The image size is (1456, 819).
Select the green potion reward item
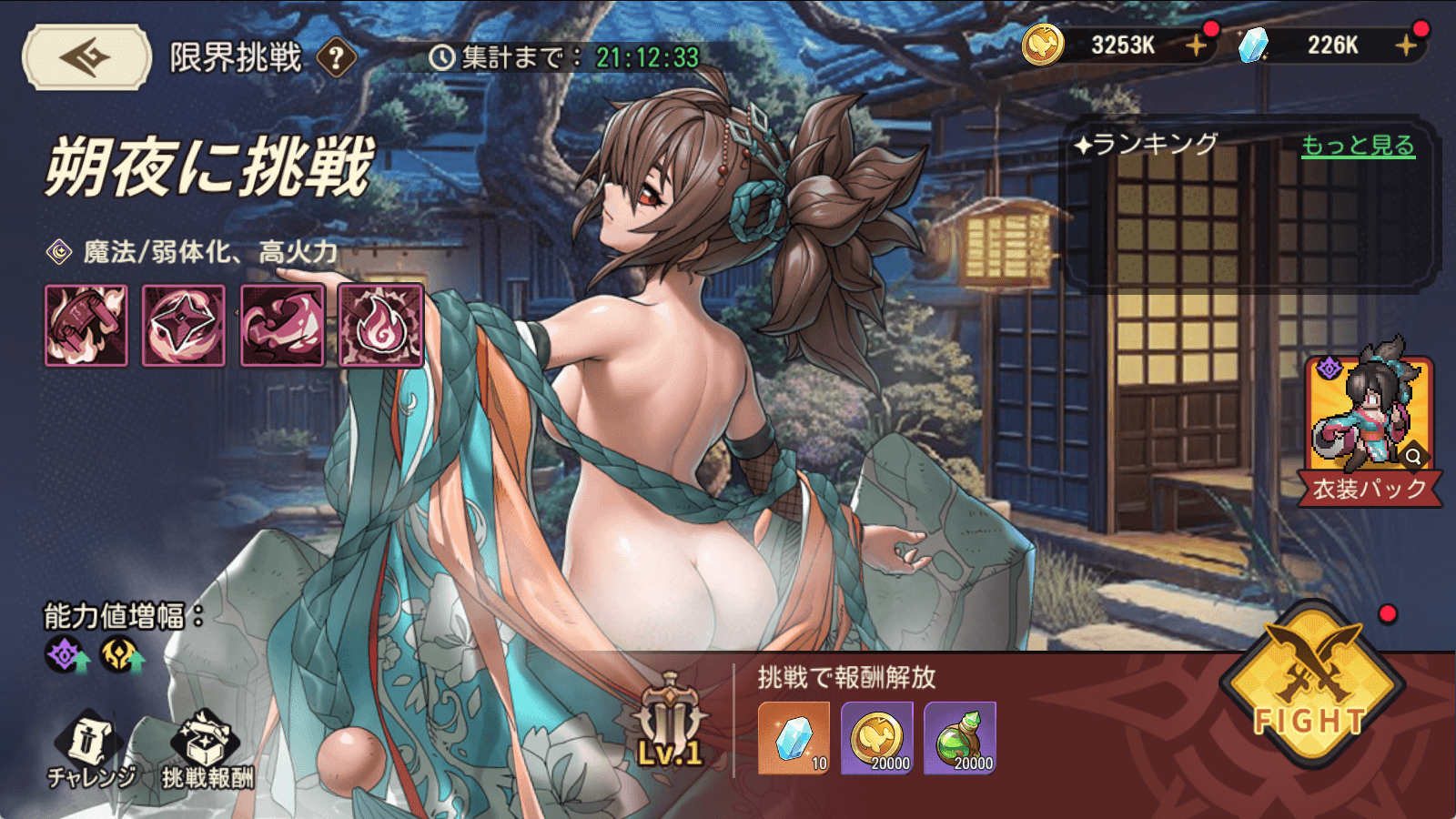pyautogui.click(x=960, y=738)
